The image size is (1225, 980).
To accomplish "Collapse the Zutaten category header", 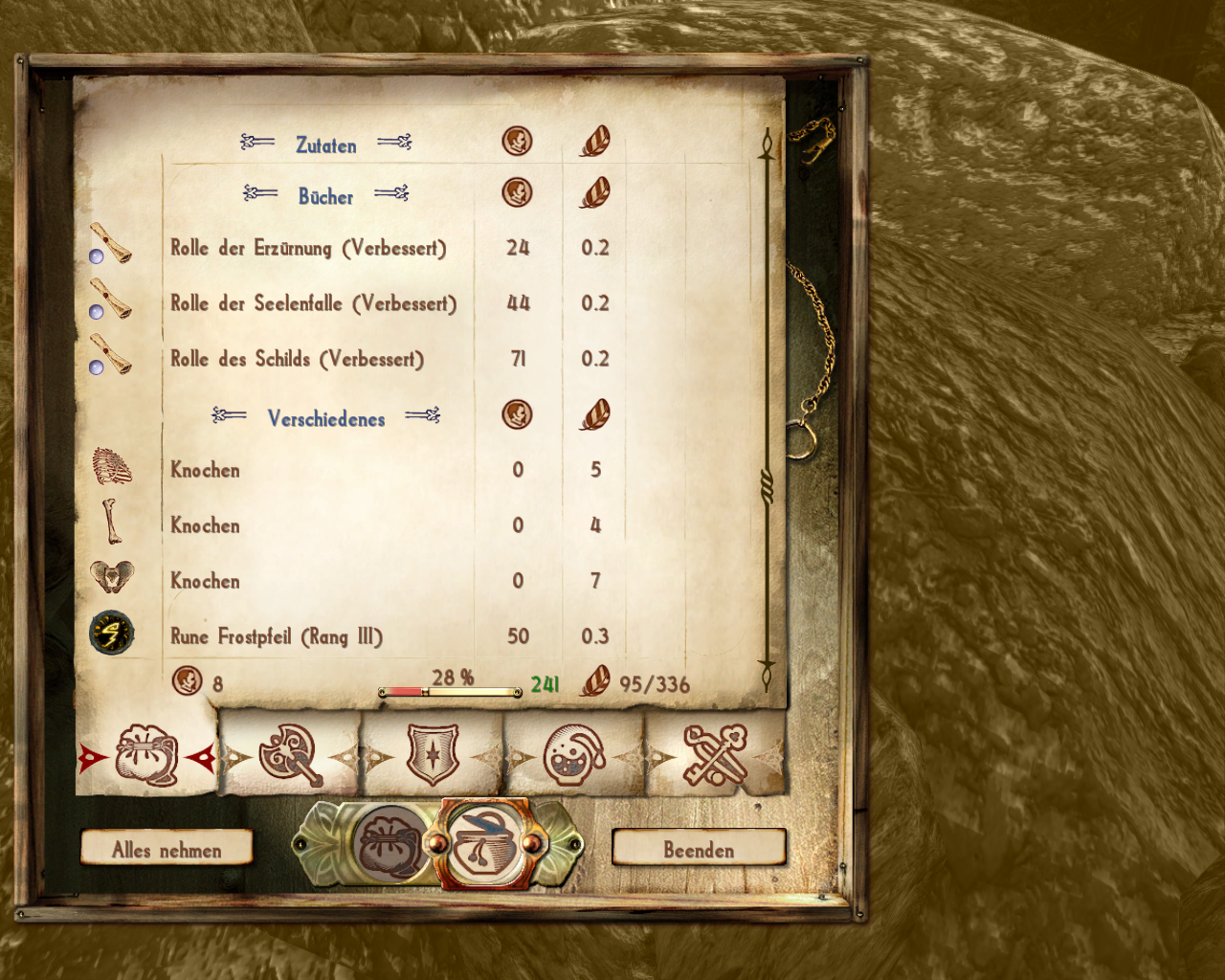I will click(x=325, y=145).
